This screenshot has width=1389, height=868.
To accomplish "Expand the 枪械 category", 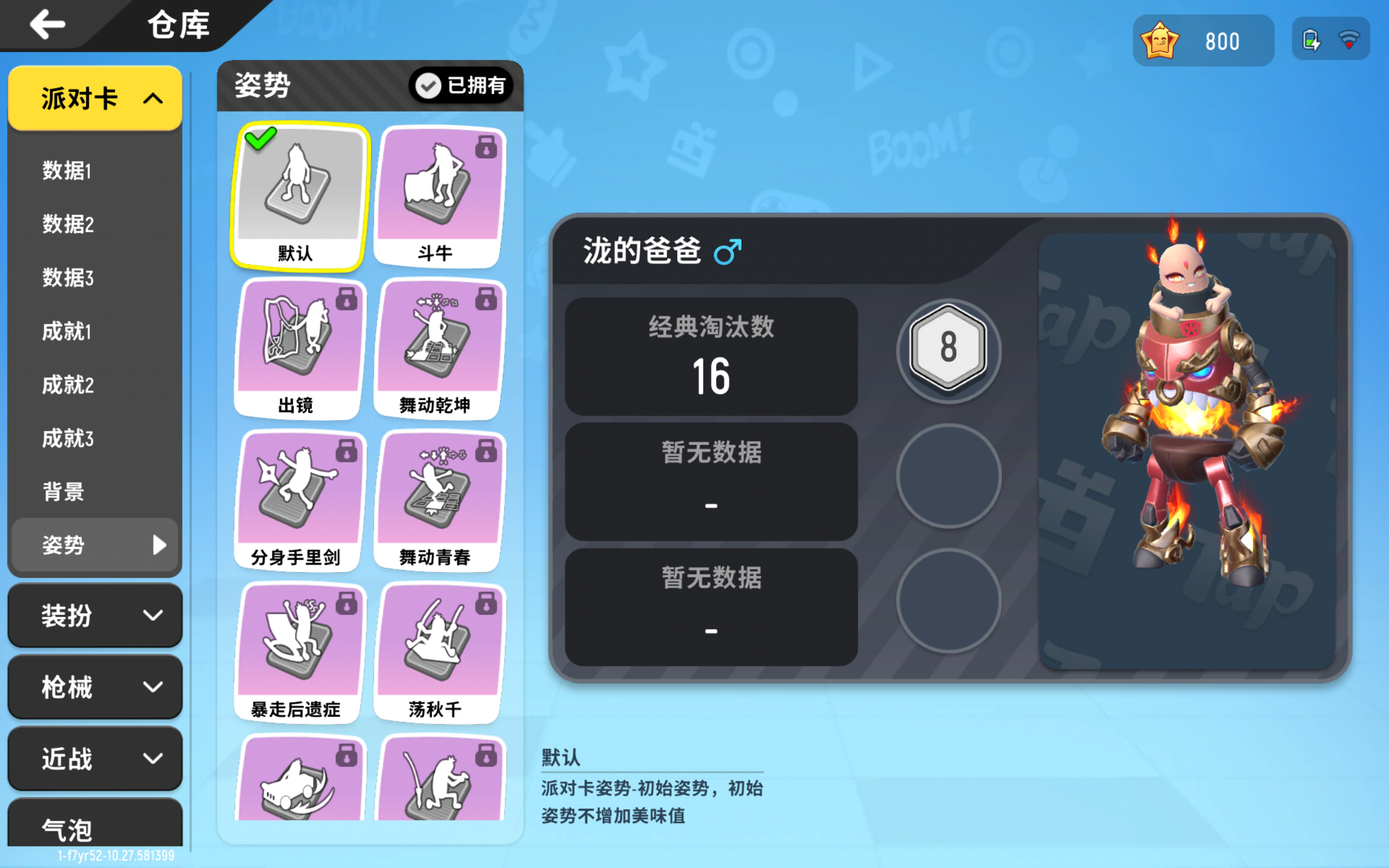I will point(95,687).
